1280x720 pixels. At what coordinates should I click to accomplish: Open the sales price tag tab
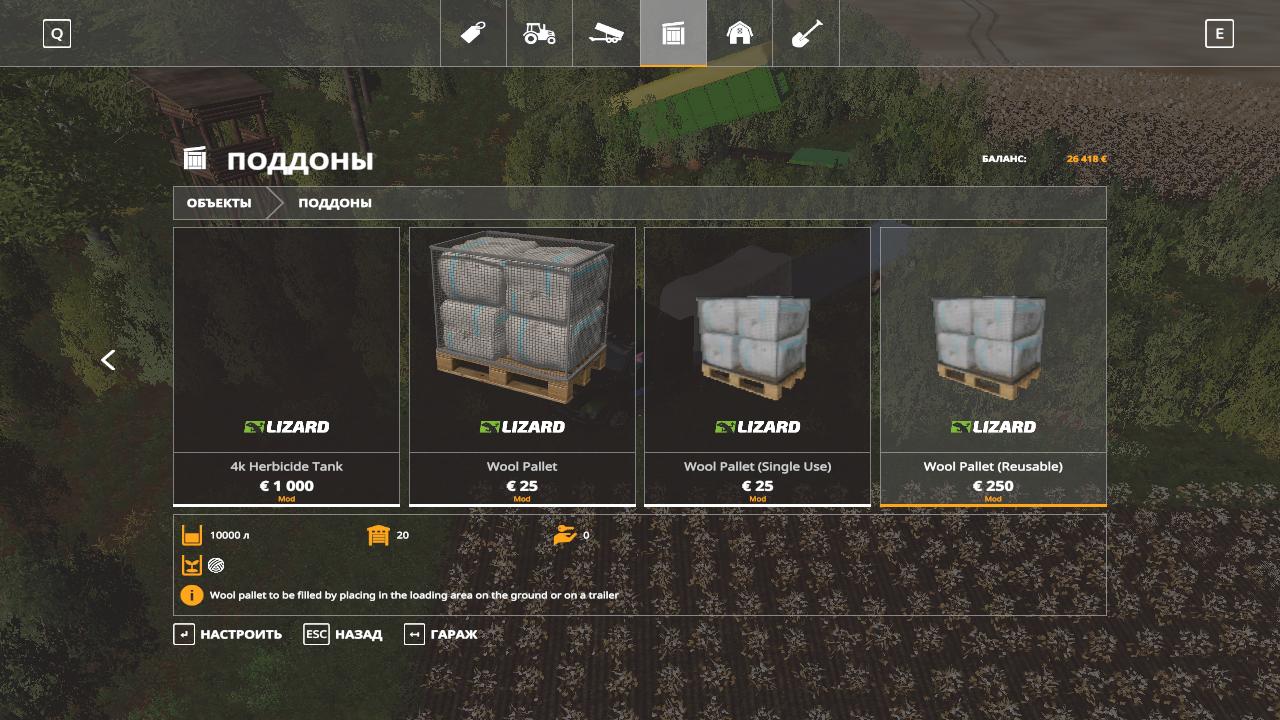(473, 33)
